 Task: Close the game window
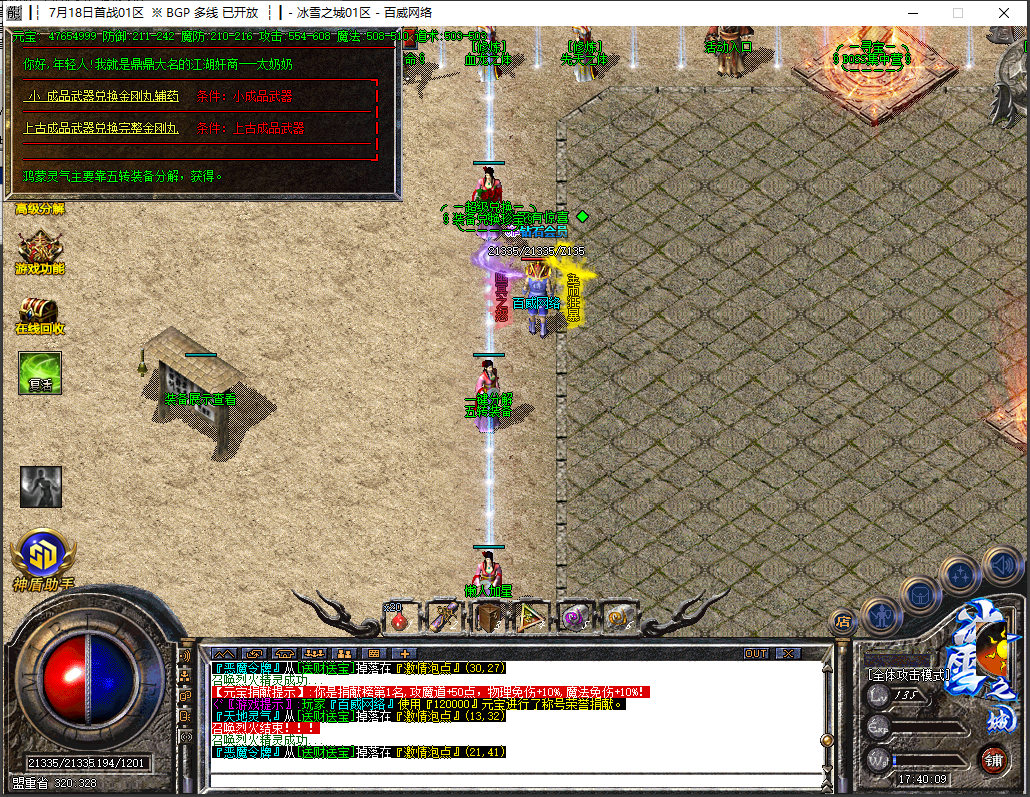[1003, 13]
